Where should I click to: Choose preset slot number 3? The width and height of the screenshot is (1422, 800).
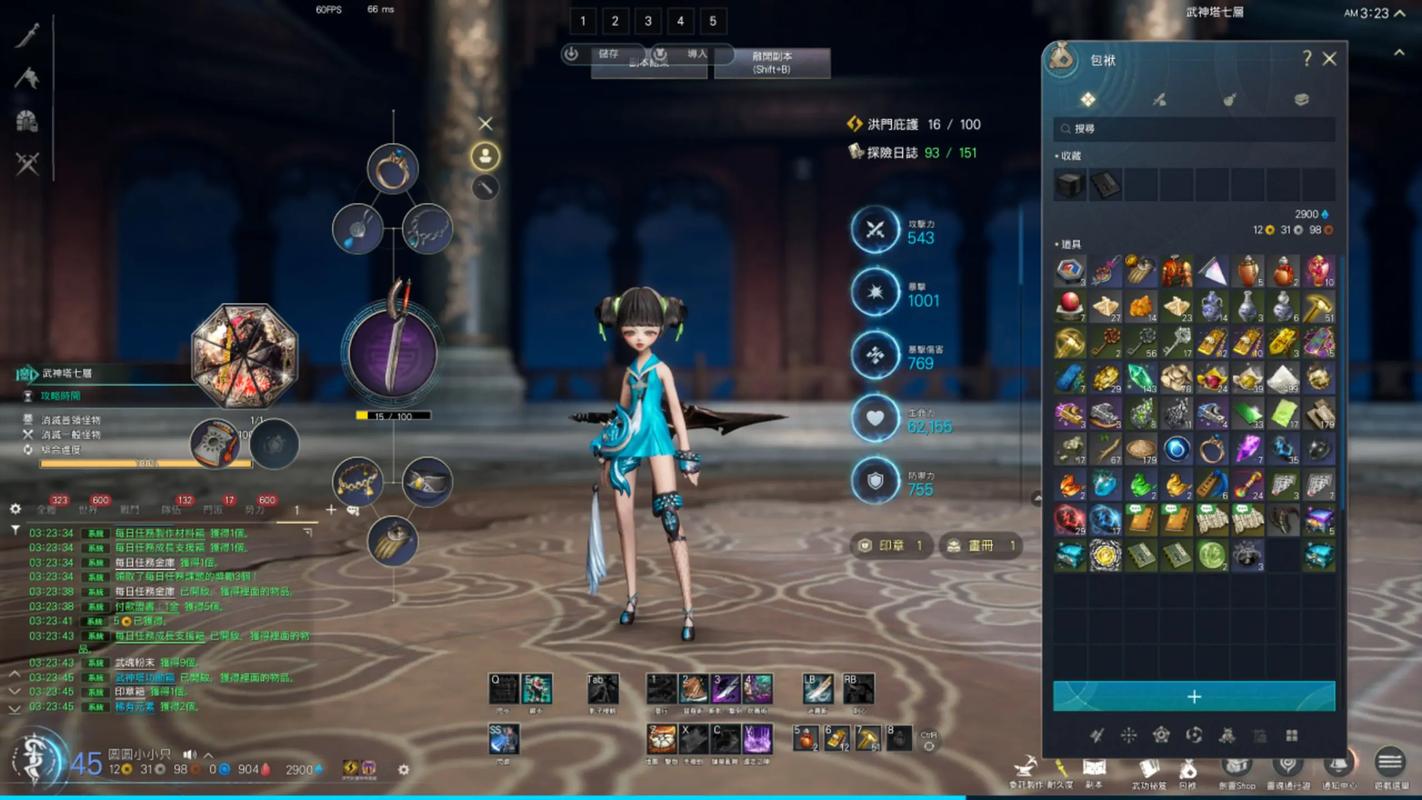tap(648, 21)
